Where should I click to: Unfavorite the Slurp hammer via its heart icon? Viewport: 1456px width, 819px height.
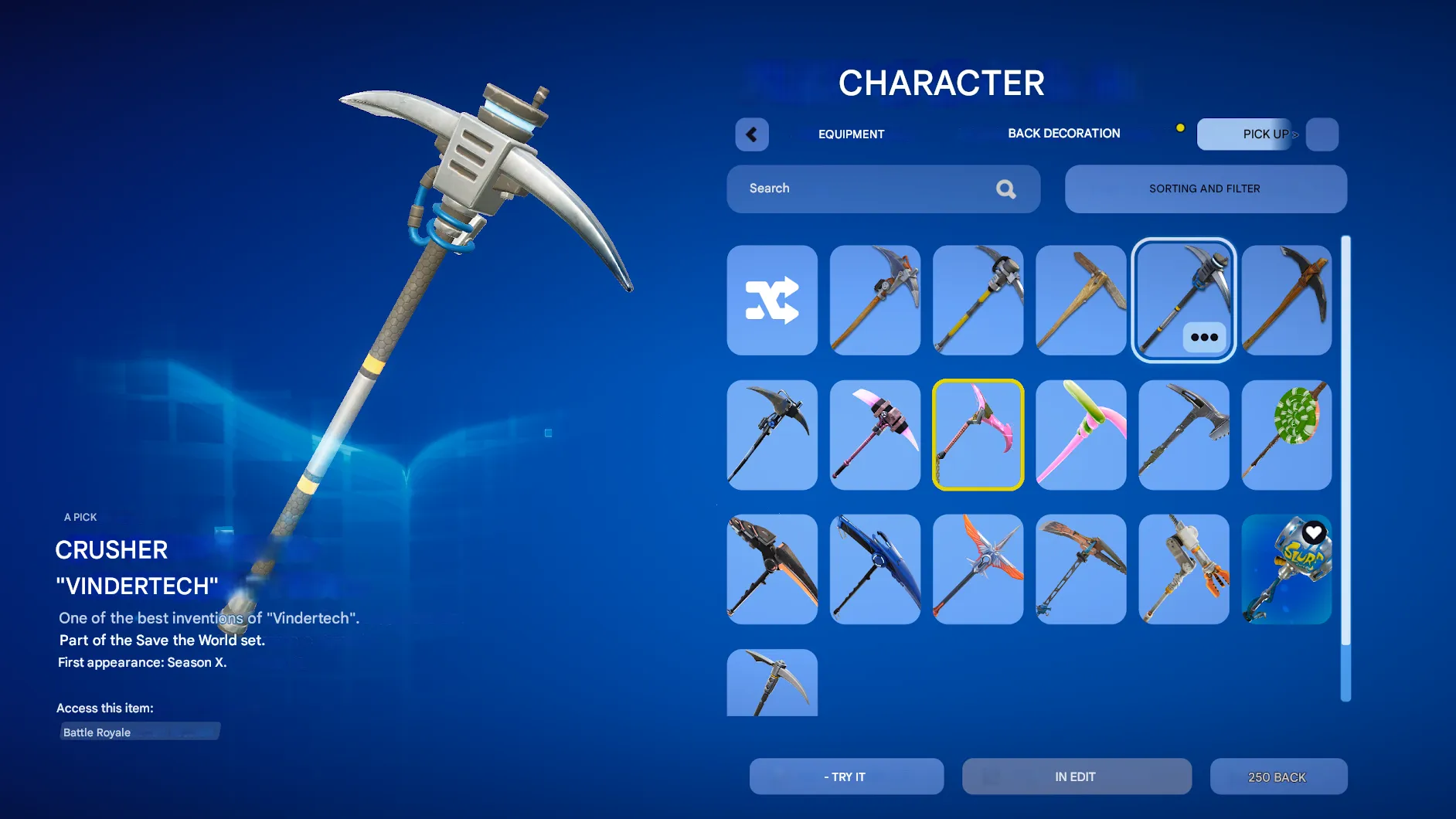tap(1312, 533)
